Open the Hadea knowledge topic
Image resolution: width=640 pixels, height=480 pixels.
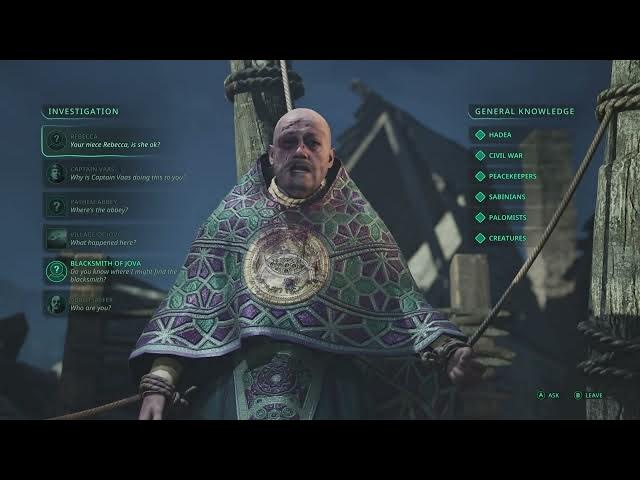500,134
